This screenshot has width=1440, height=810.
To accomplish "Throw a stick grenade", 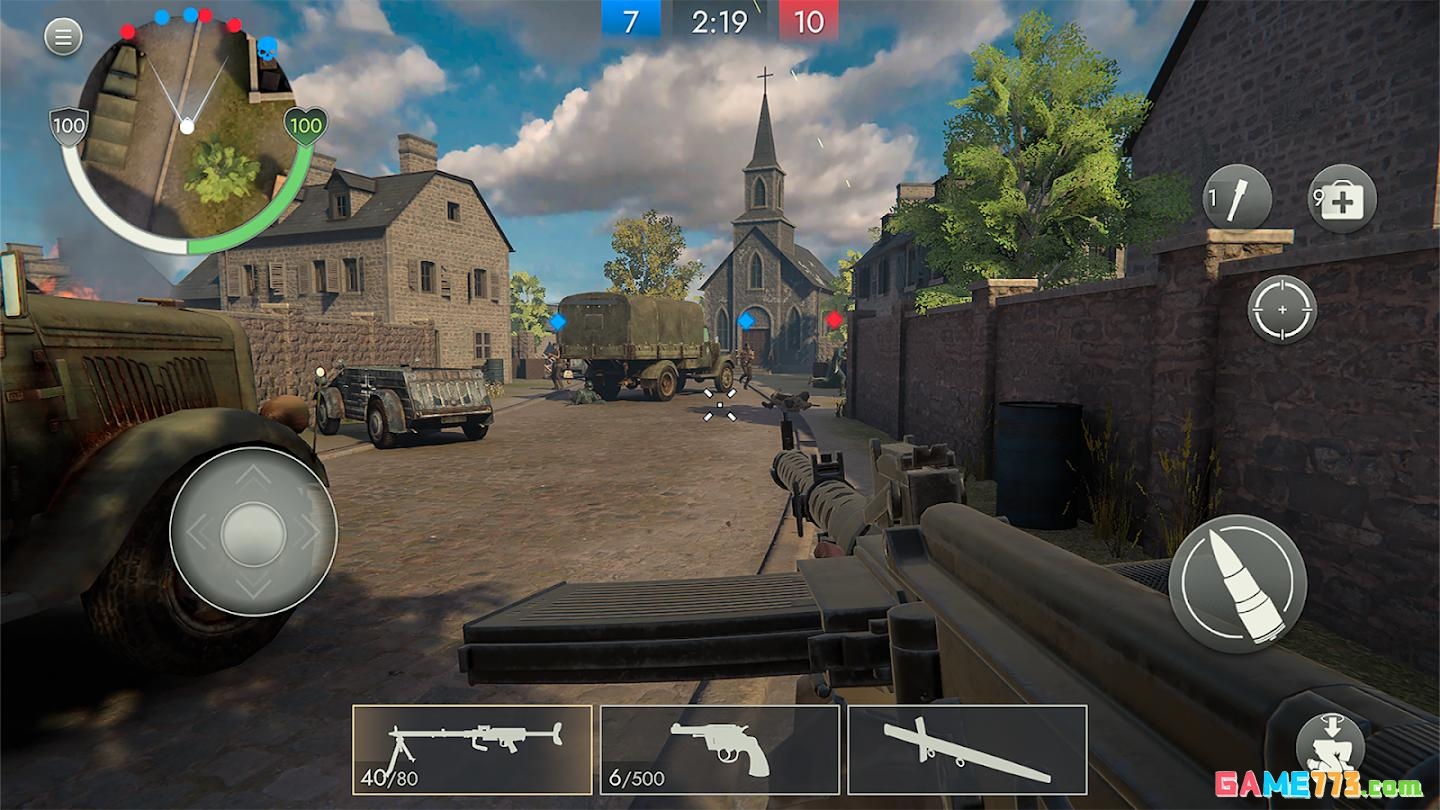I will 1237,198.
